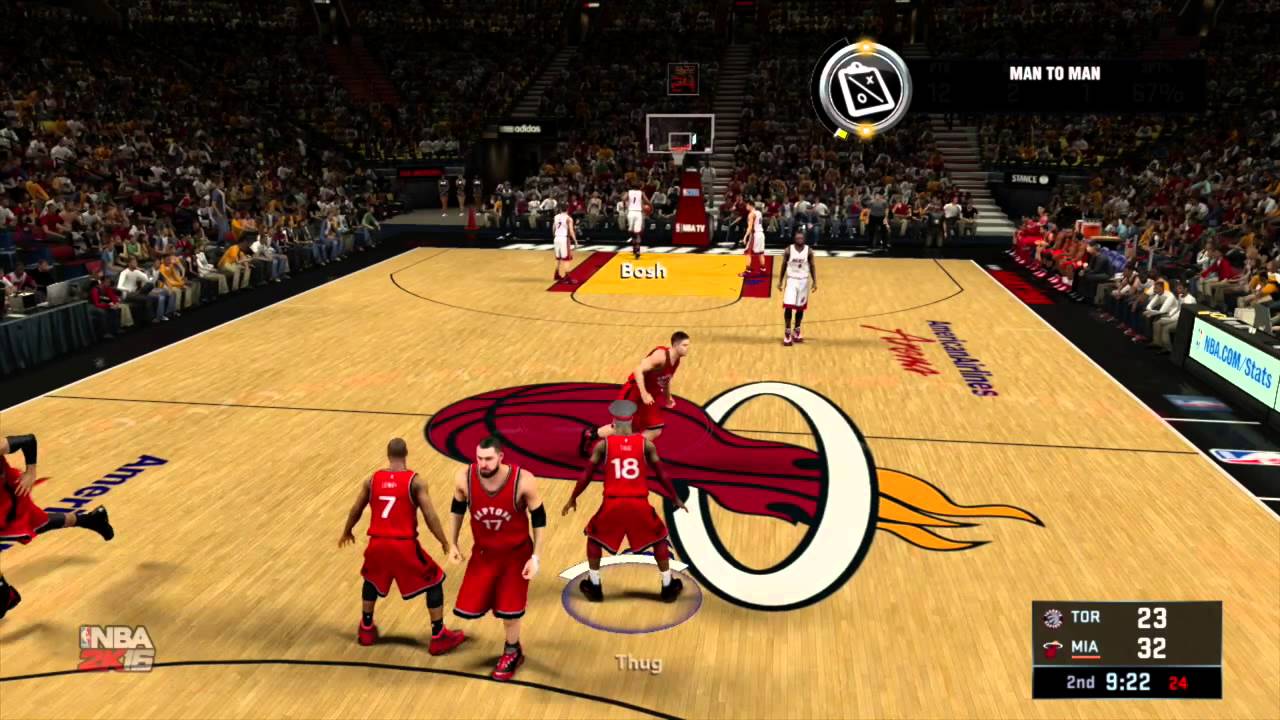Expand the Bosh player name overlay
1280x720 pixels.
click(641, 270)
